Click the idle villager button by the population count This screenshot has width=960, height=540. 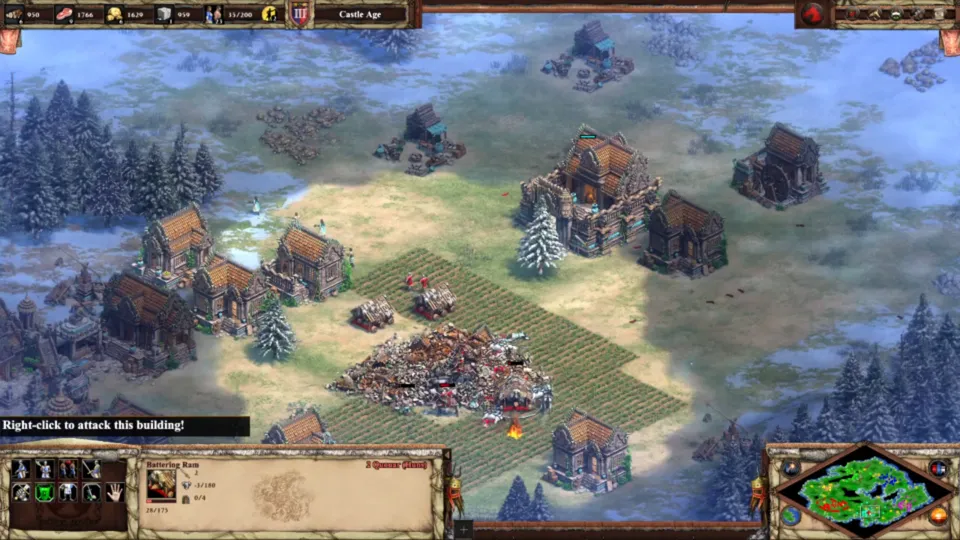point(269,14)
